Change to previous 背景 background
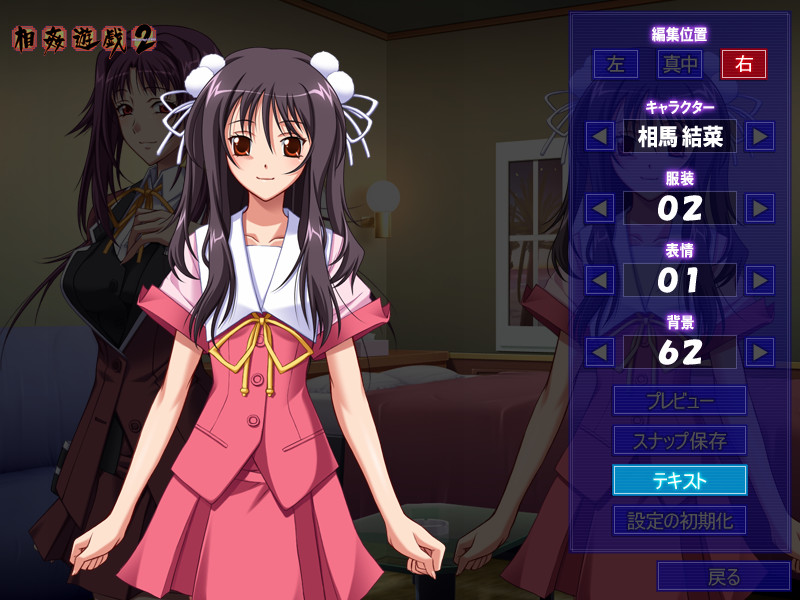800x600 pixels. point(600,352)
